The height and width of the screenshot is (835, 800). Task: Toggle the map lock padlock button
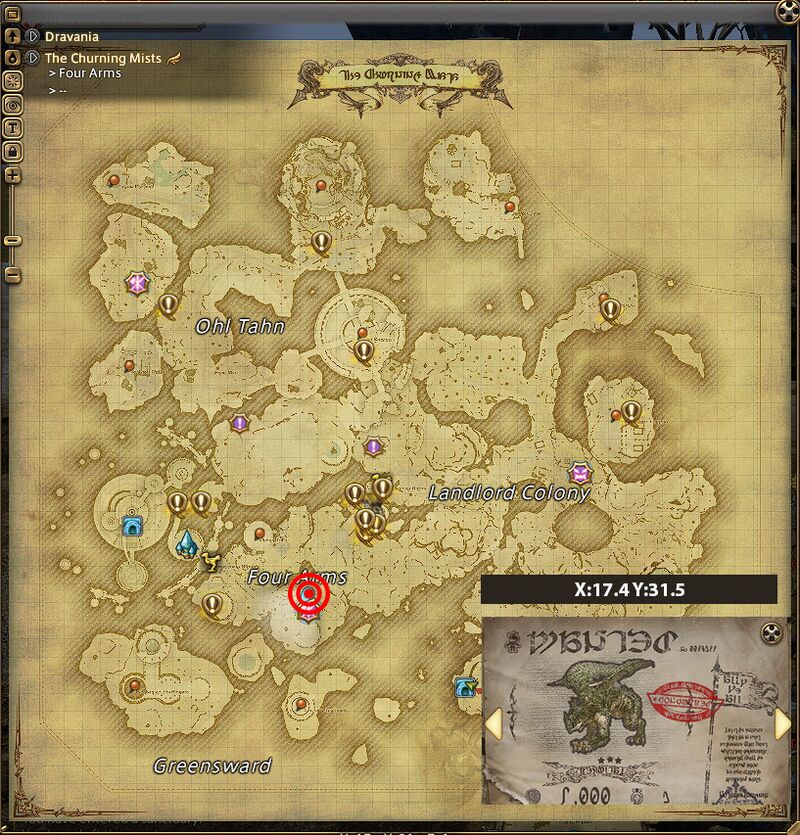click(x=13, y=151)
